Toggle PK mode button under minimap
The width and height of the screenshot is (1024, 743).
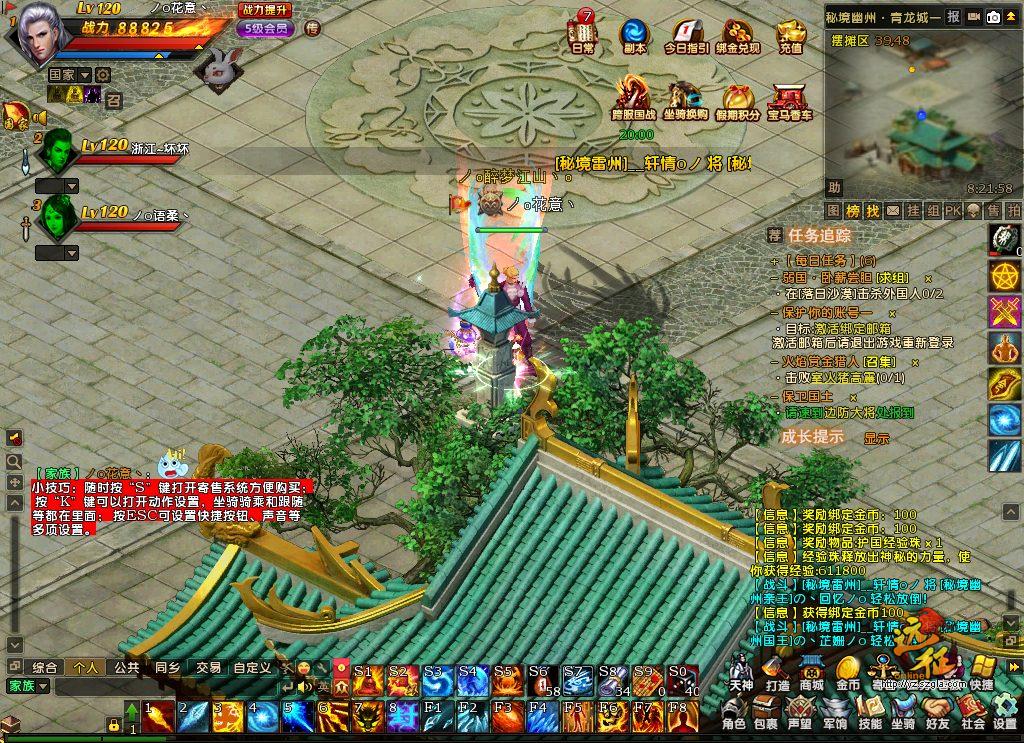(x=952, y=211)
